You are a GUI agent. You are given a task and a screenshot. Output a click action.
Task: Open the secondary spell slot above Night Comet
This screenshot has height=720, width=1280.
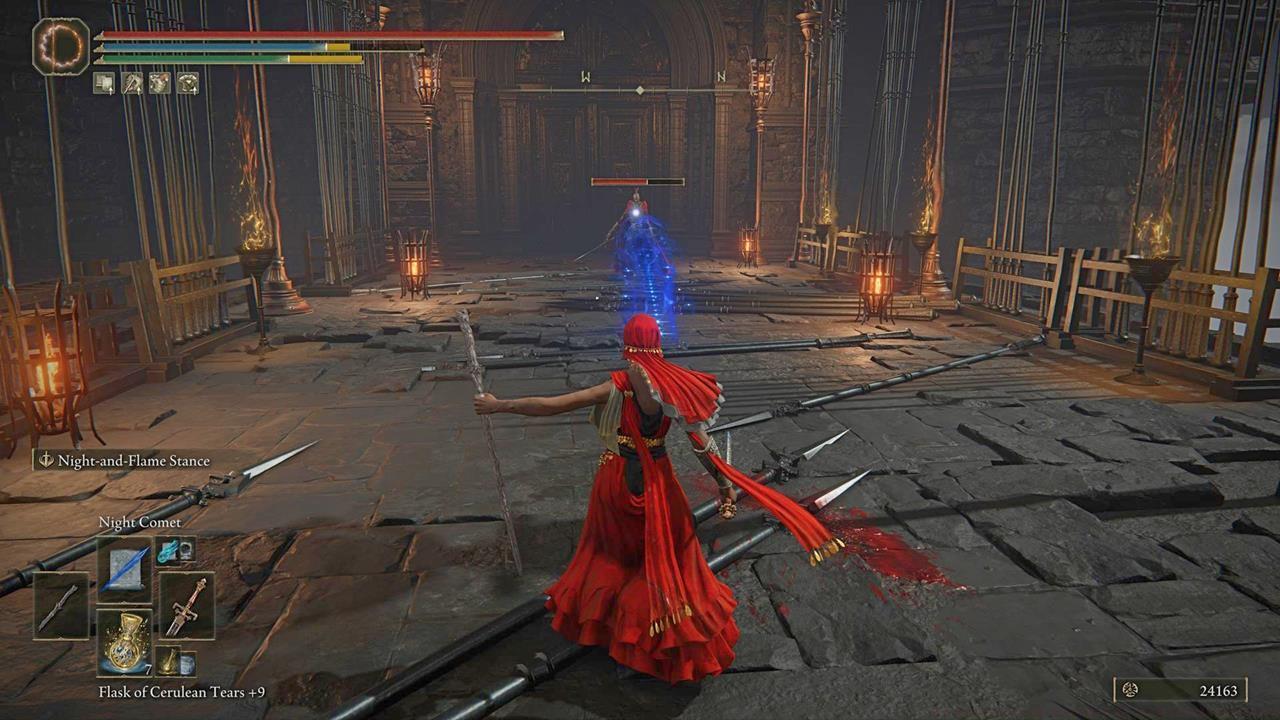click(x=166, y=552)
